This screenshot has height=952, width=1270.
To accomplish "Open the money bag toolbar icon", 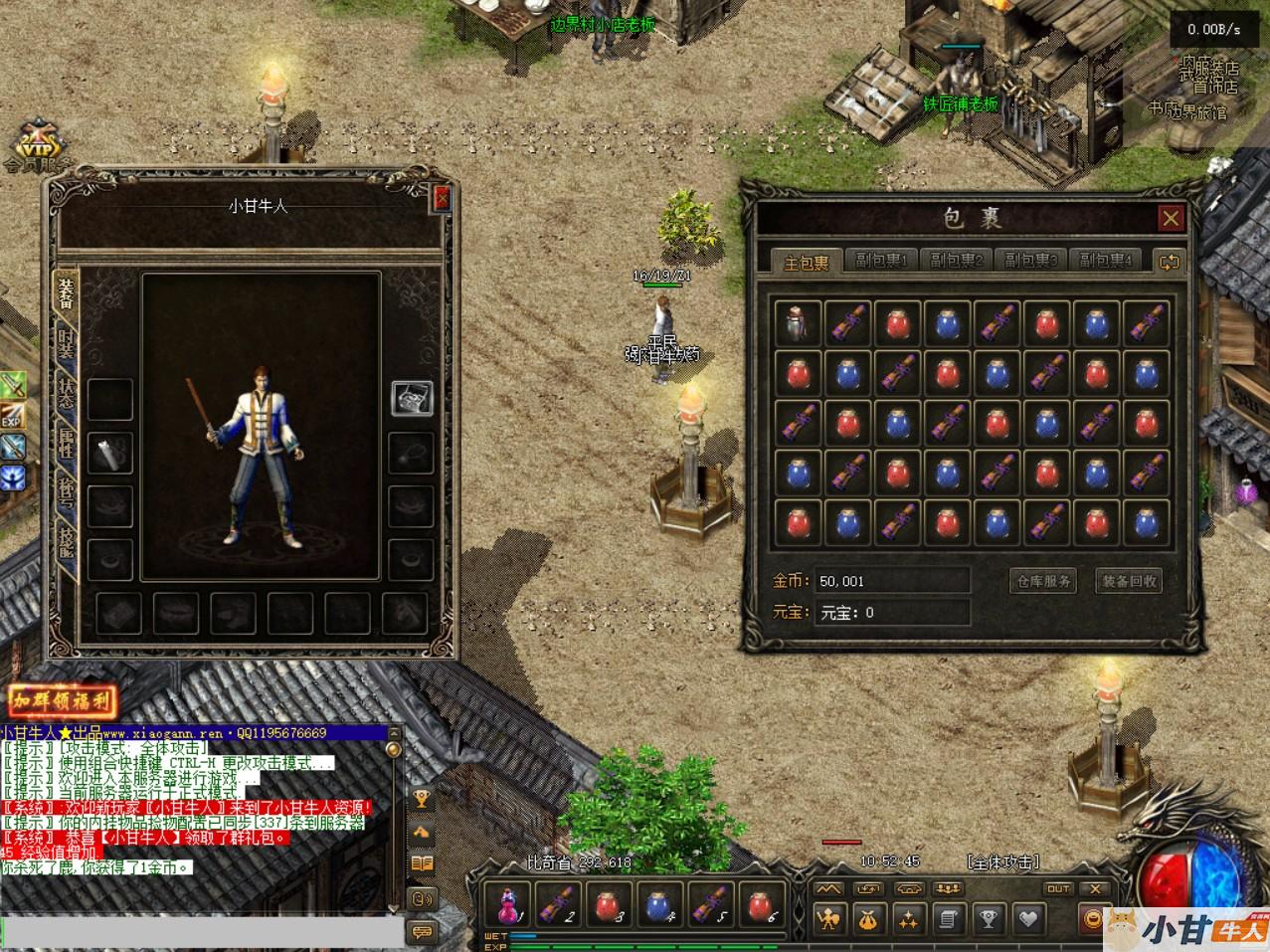I will pos(866,919).
